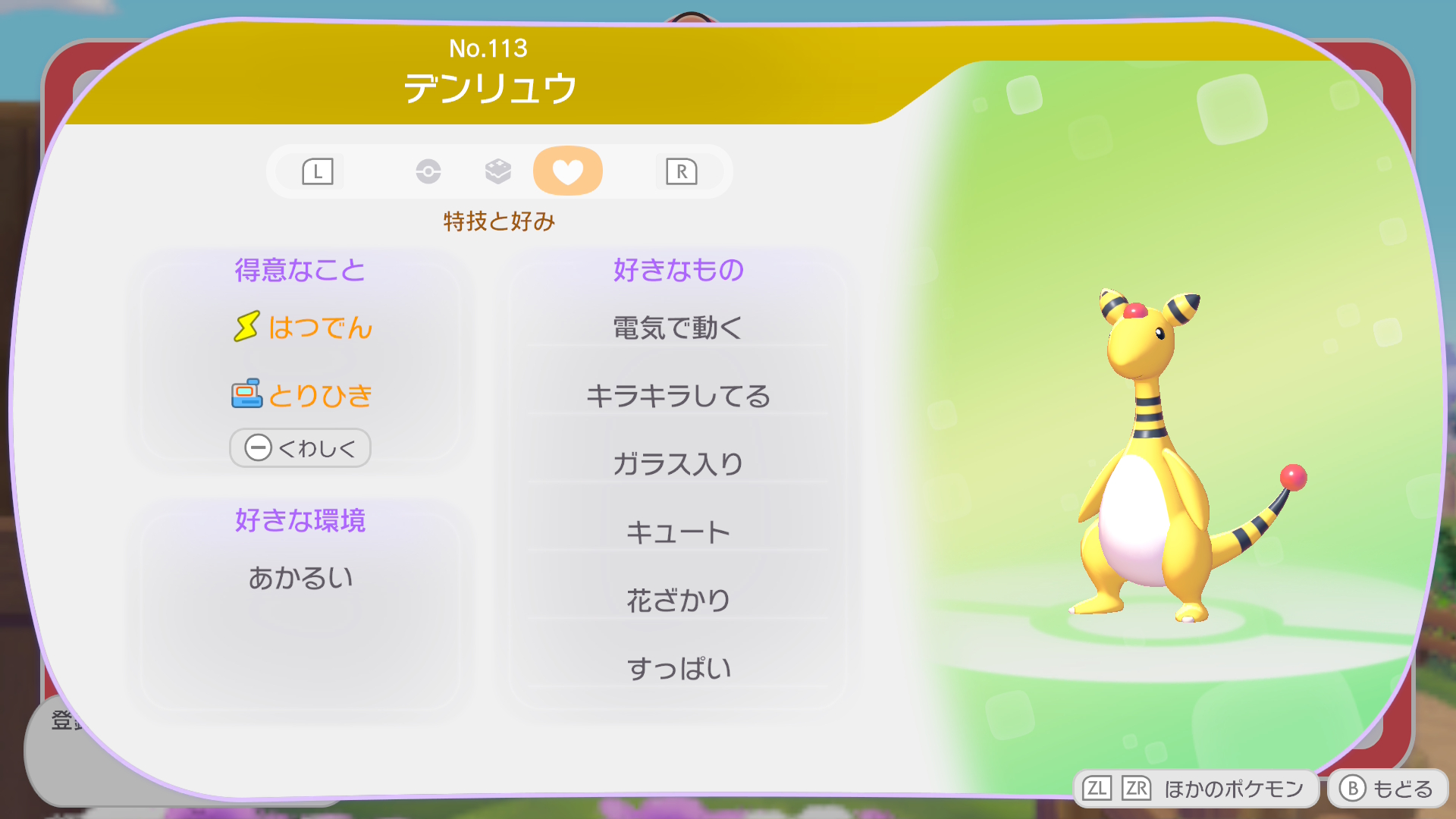Select the はつでん specialty entry
This screenshot has height=819, width=1456.
tap(303, 328)
